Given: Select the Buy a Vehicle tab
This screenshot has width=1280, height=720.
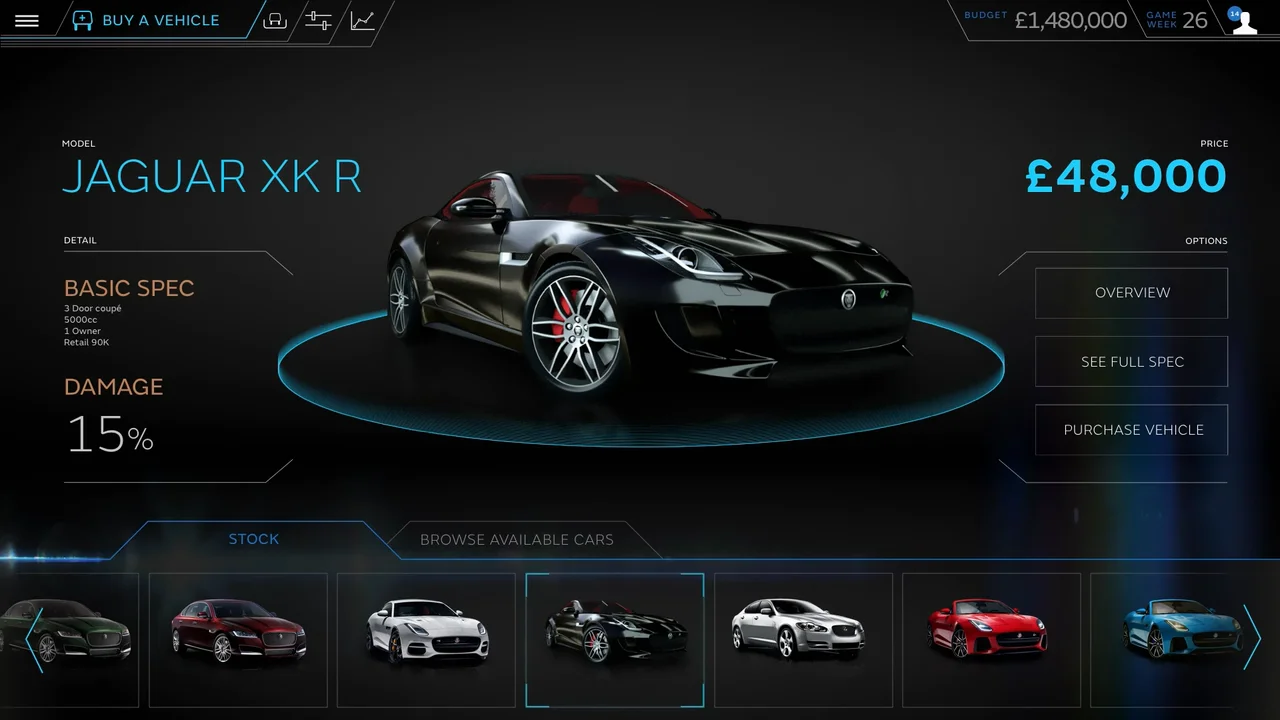Looking at the screenshot, I should pyautogui.click(x=147, y=20).
